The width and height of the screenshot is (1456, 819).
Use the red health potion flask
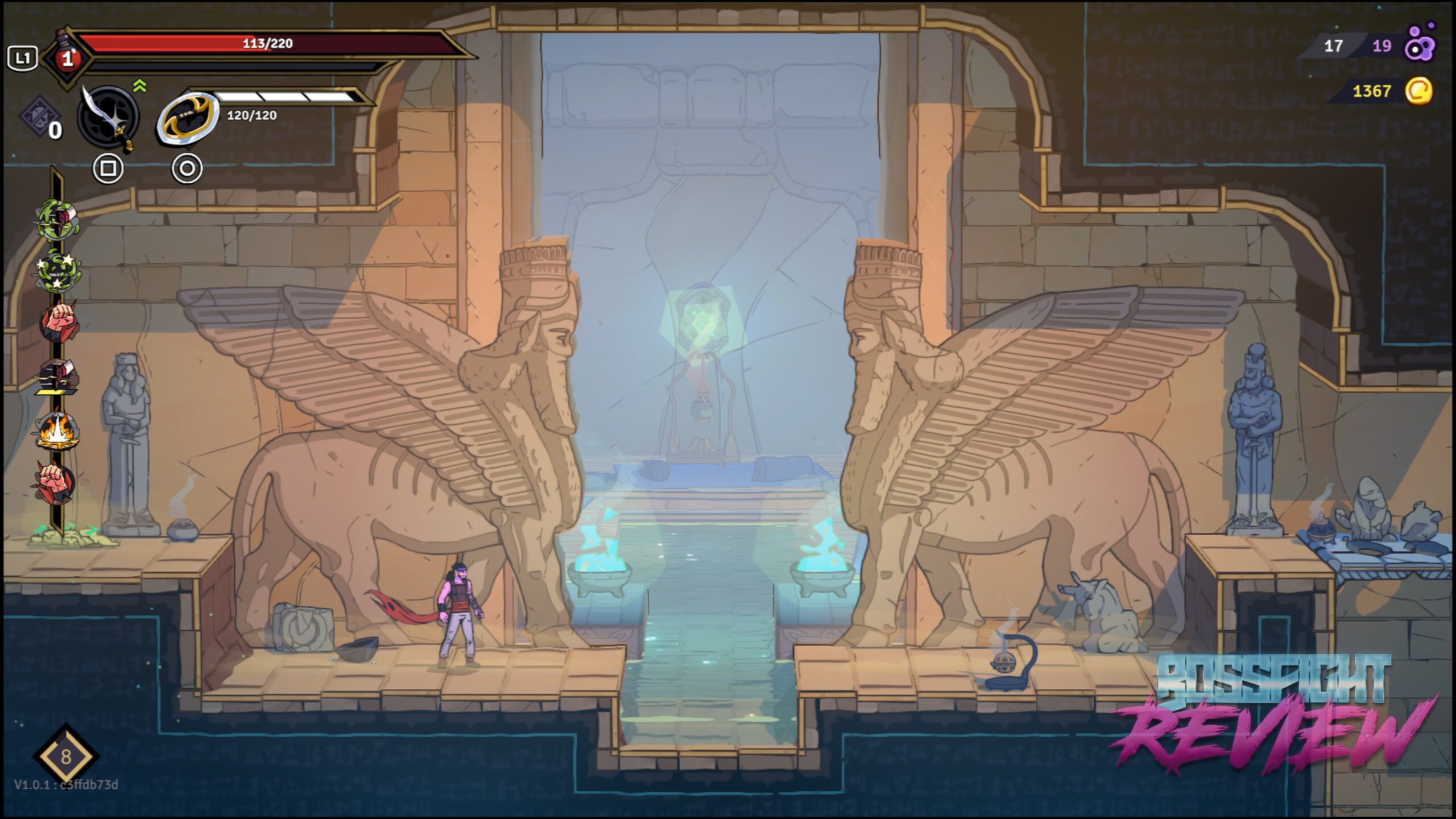pyautogui.click(x=67, y=57)
